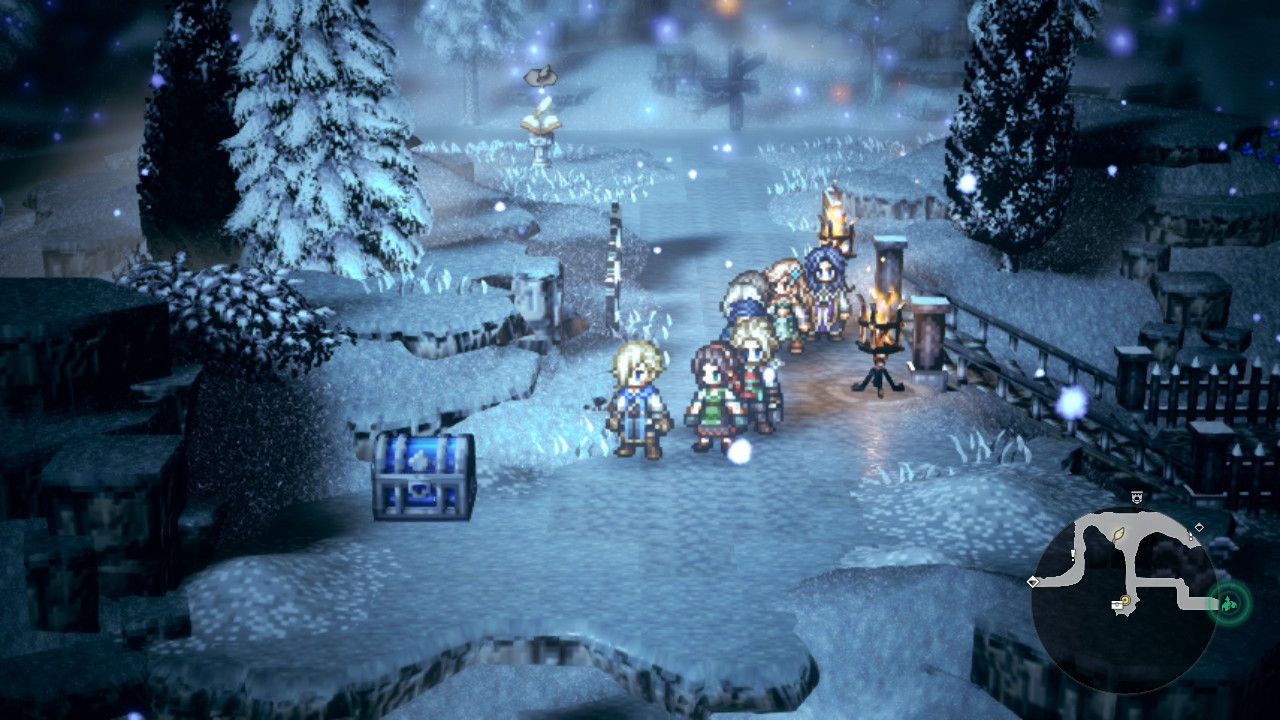Select the diamond exit marker on the minimap
The width and height of the screenshot is (1280, 720).
pos(1199,527)
